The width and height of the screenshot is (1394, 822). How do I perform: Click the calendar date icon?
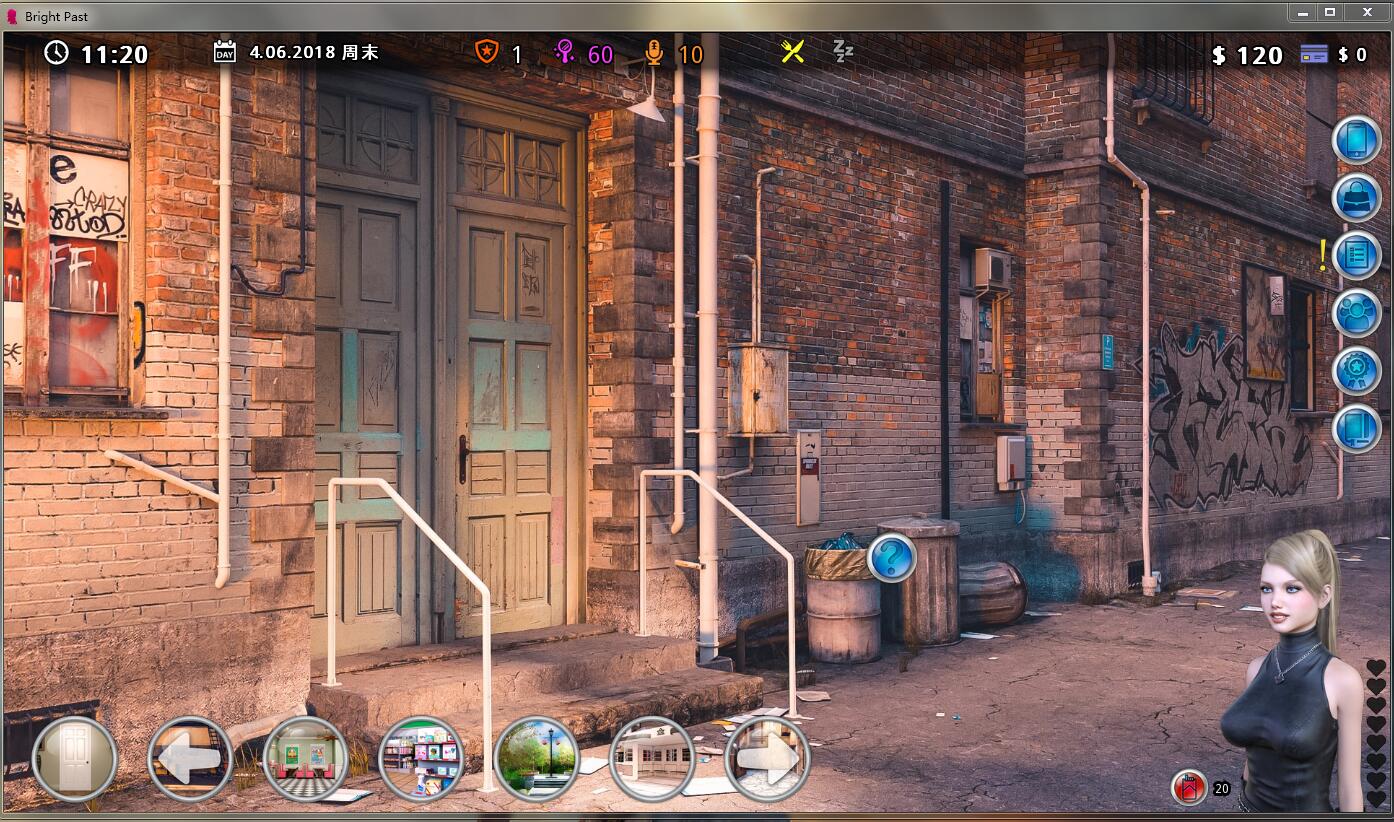tap(224, 50)
